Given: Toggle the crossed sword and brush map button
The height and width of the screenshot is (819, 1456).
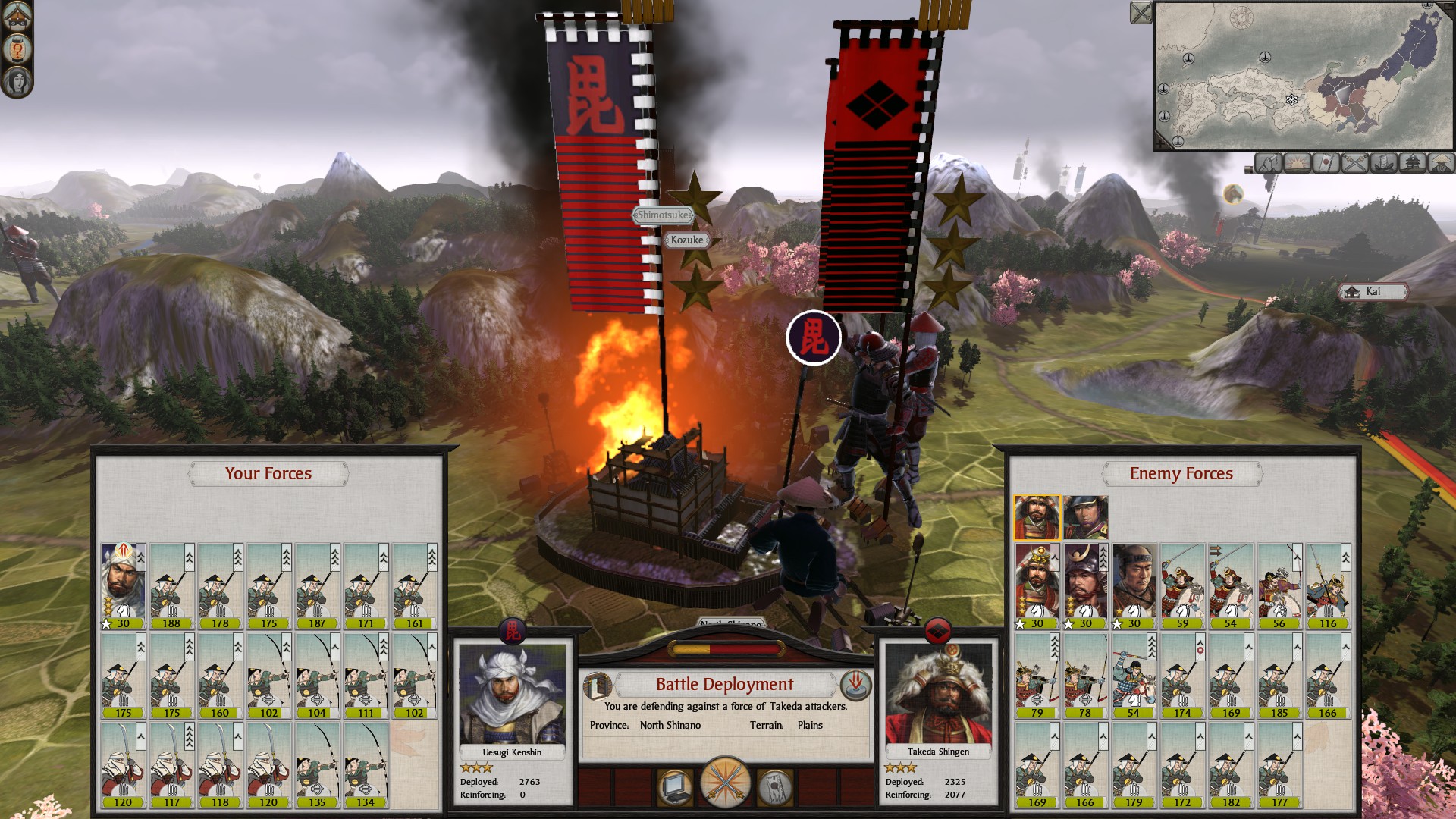Looking at the screenshot, I should click(x=1268, y=163).
